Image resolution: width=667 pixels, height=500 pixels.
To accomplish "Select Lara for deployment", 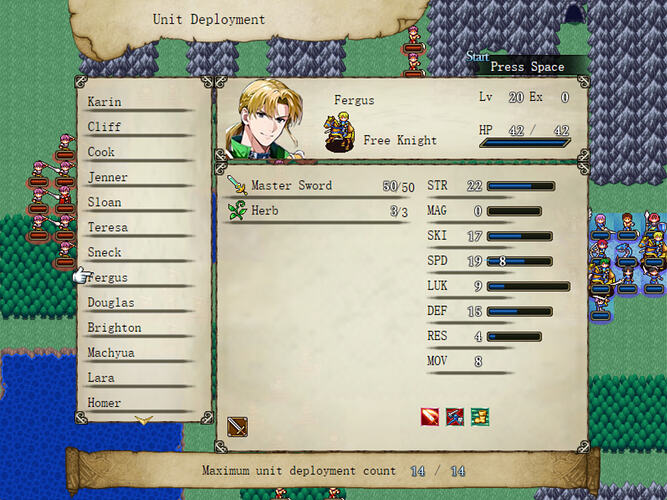I will [102, 378].
